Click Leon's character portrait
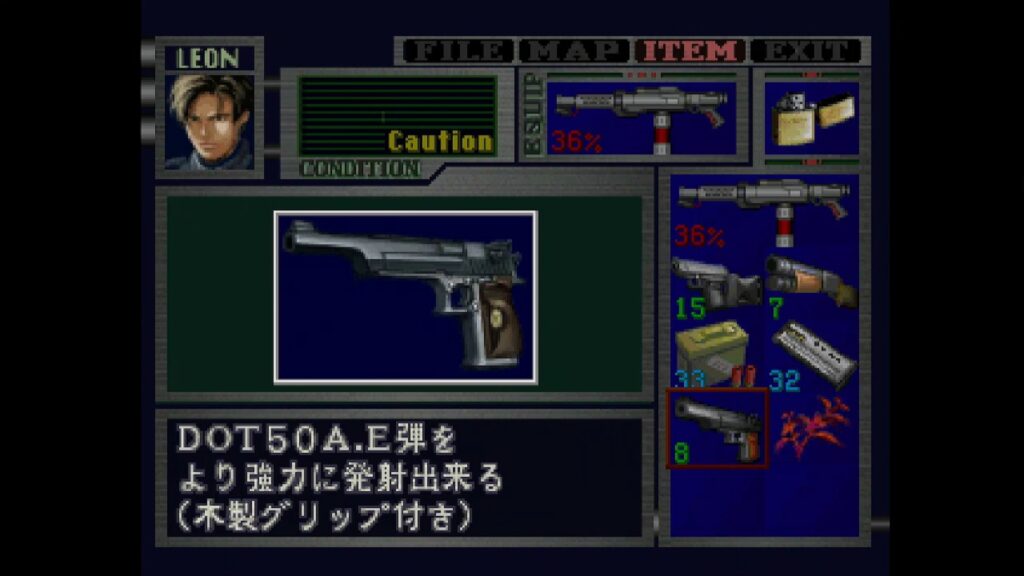This screenshot has width=1024, height=576. click(x=209, y=120)
